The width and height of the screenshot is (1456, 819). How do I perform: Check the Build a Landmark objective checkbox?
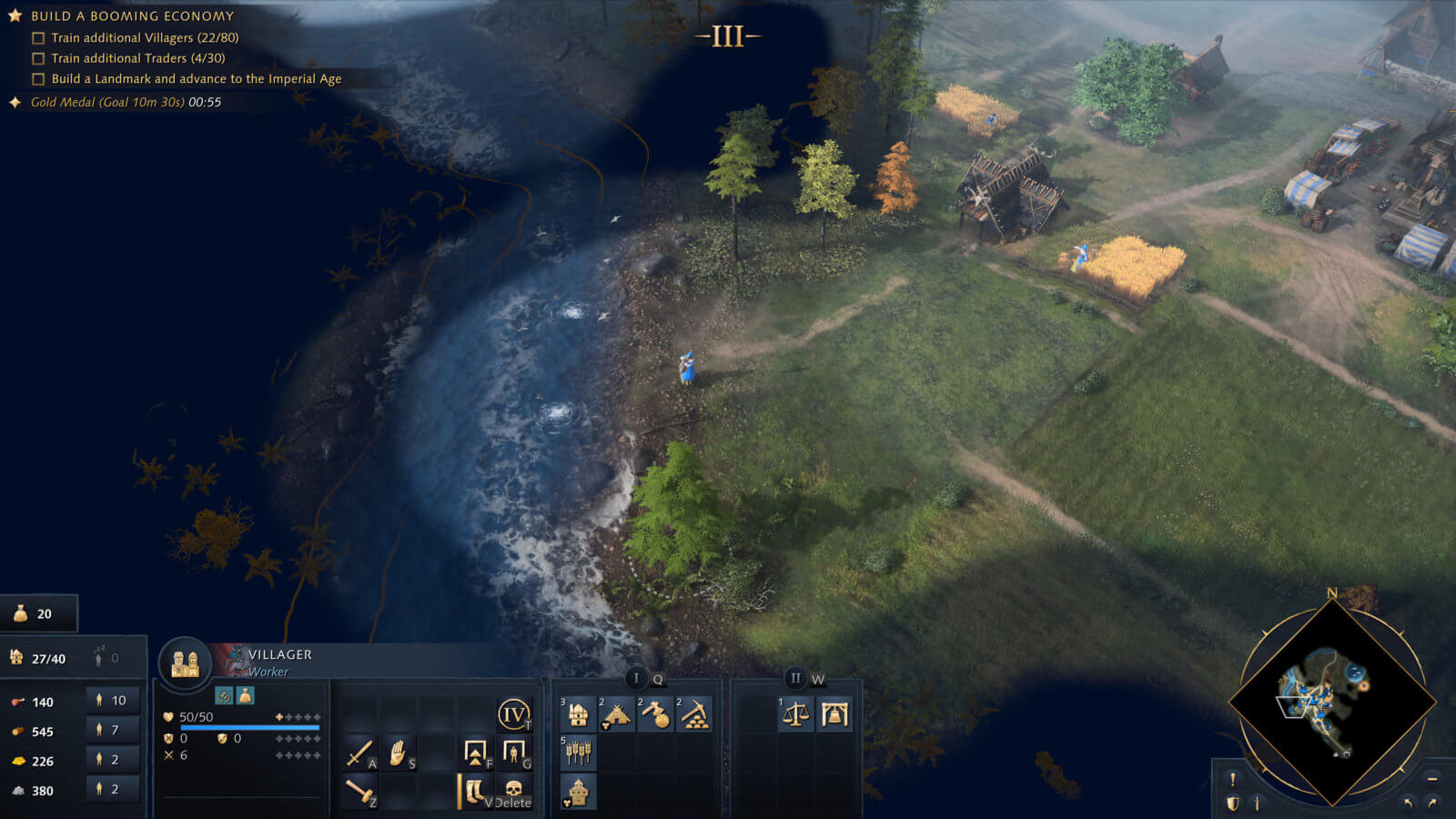(37, 78)
